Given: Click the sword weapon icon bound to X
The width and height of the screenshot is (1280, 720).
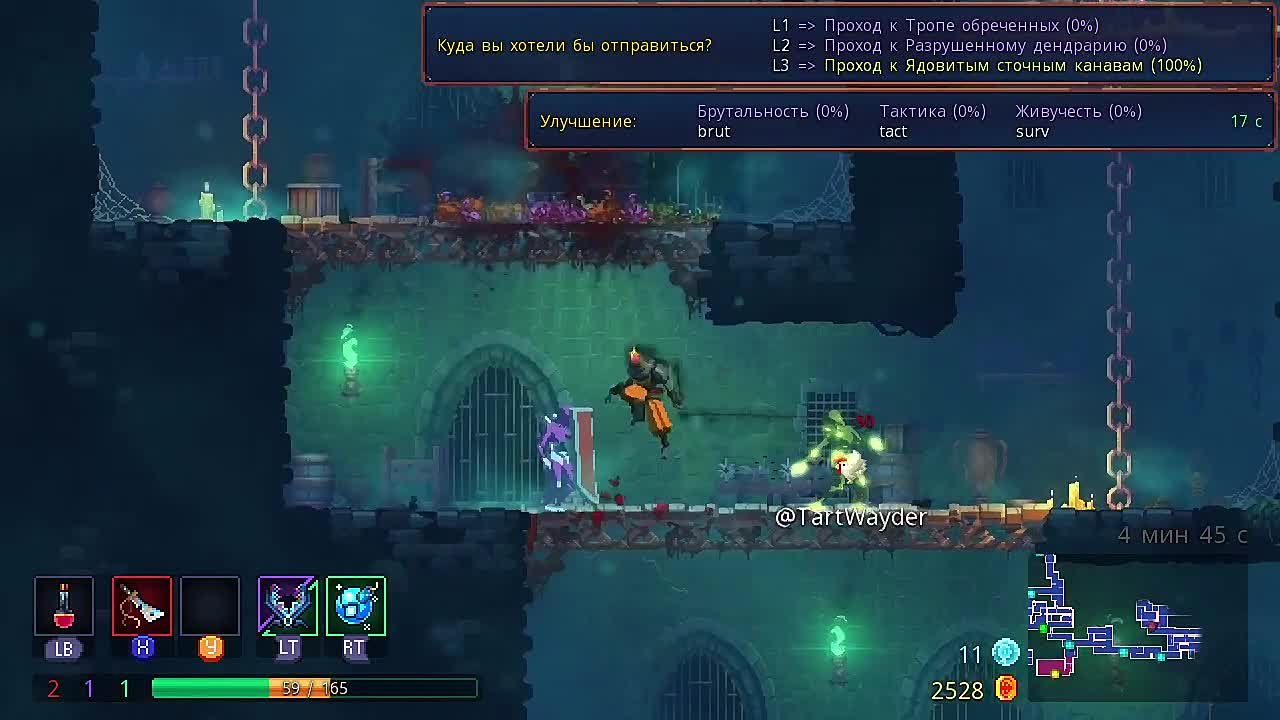Looking at the screenshot, I should click(x=141, y=605).
